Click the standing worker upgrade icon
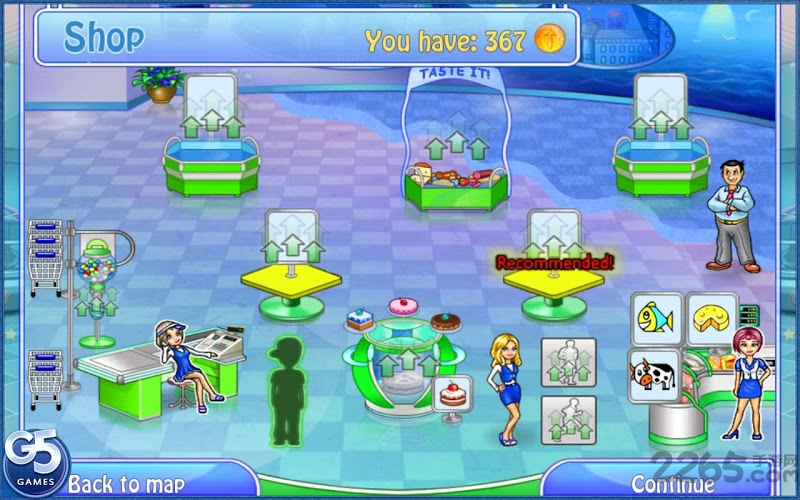This screenshot has height=500, width=800. tap(568, 362)
